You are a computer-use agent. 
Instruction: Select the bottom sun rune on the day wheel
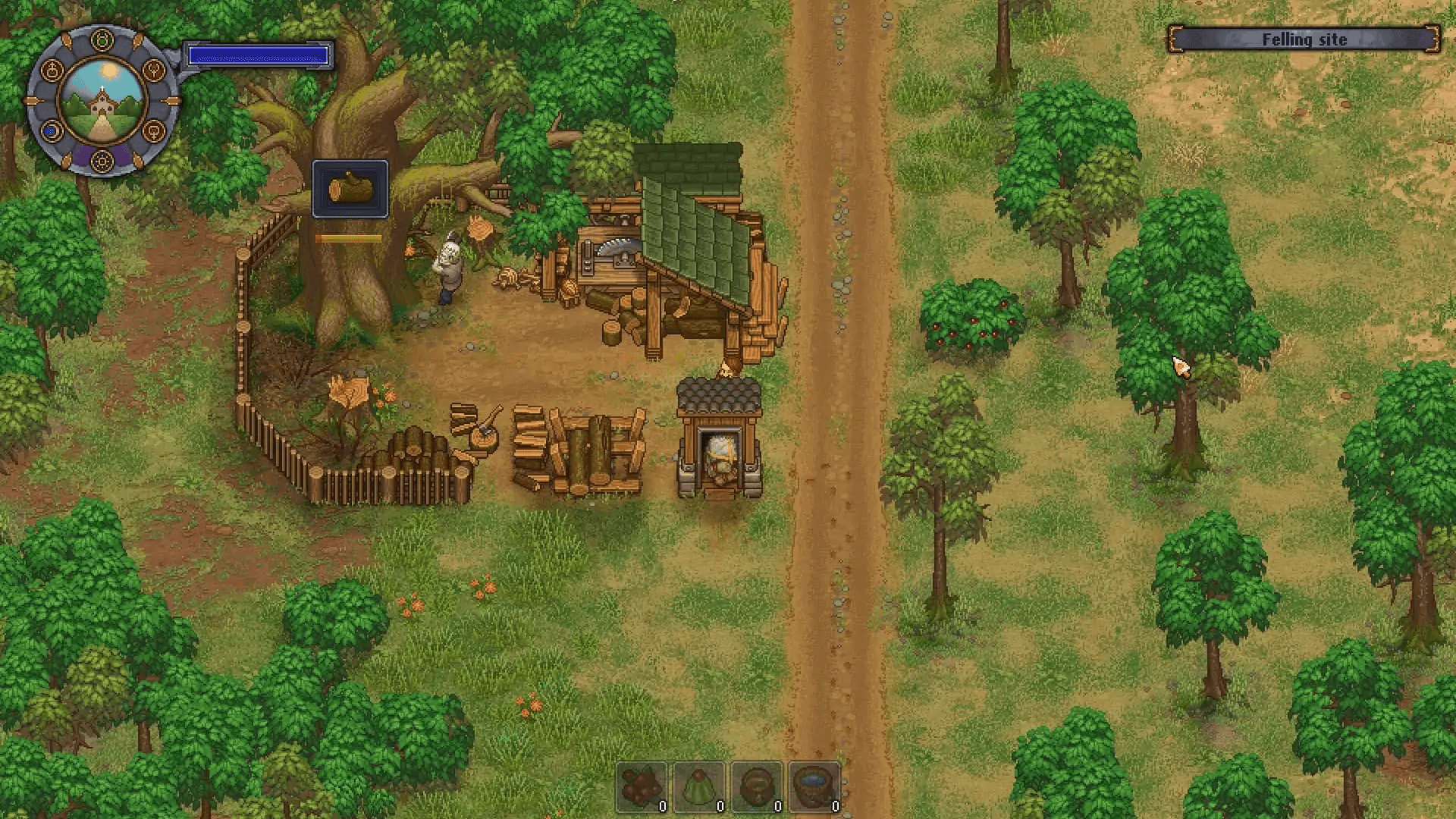pos(101,162)
